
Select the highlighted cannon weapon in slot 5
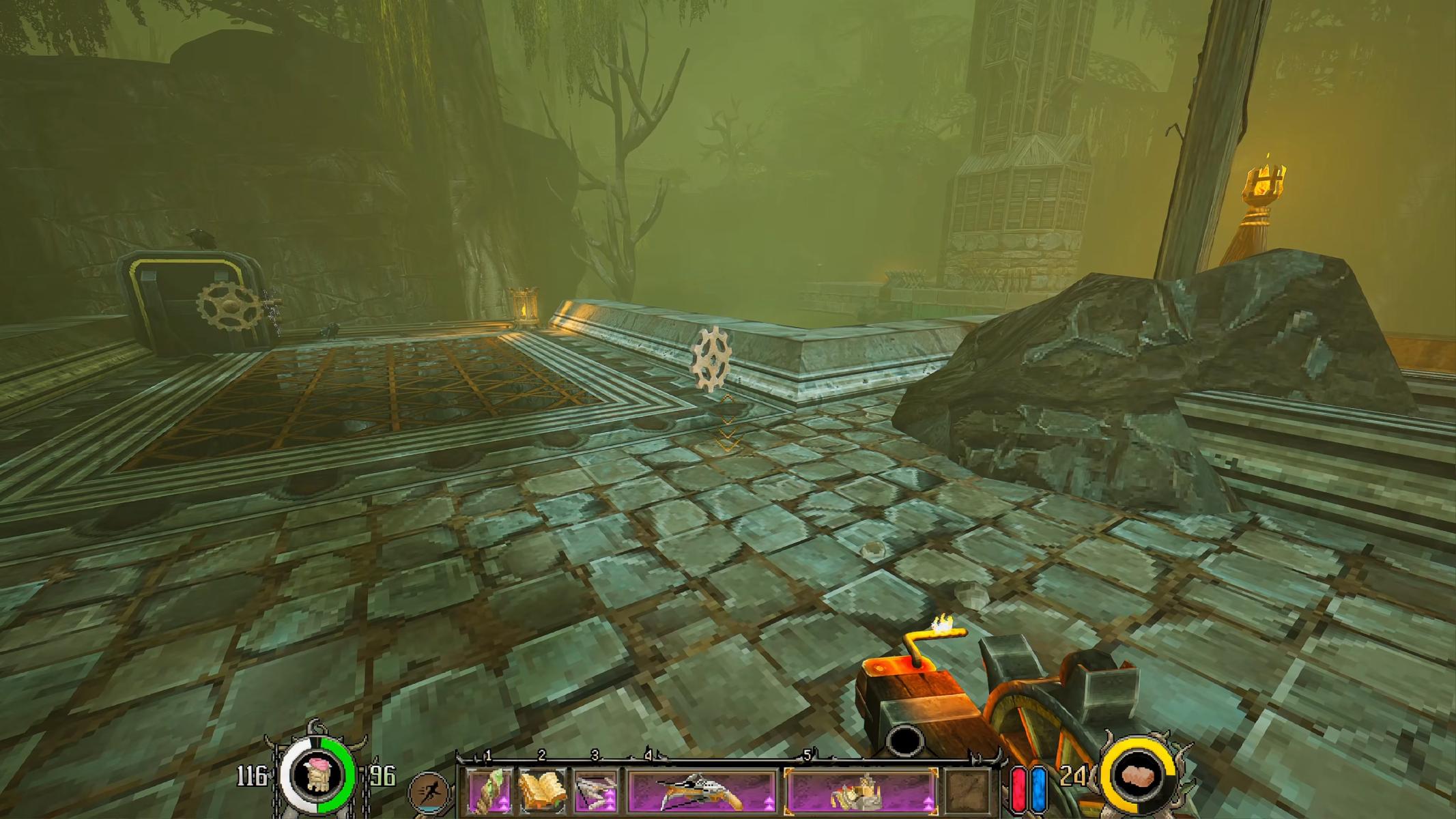click(861, 791)
